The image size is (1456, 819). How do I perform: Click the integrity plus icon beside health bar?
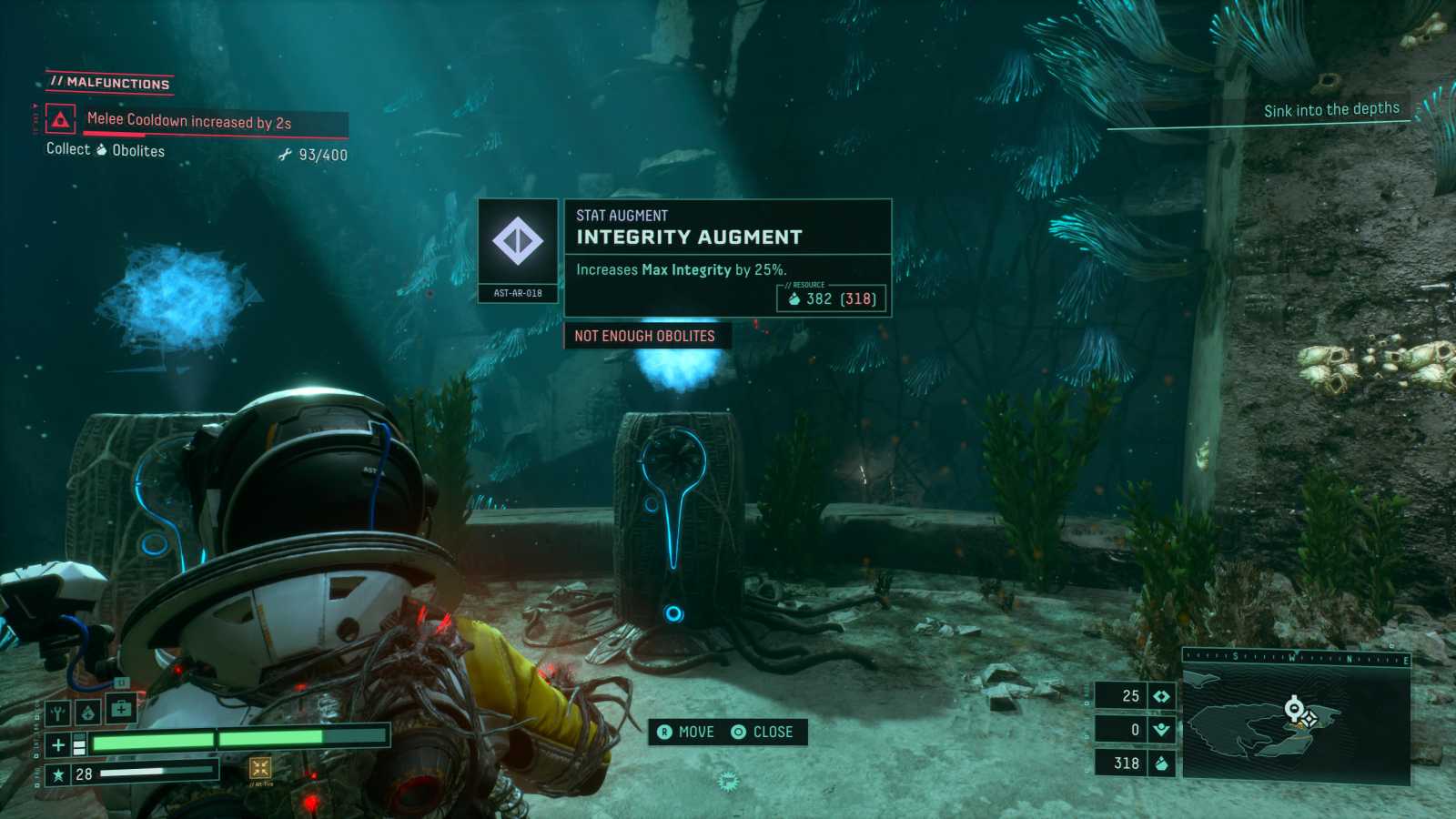tap(58, 745)
